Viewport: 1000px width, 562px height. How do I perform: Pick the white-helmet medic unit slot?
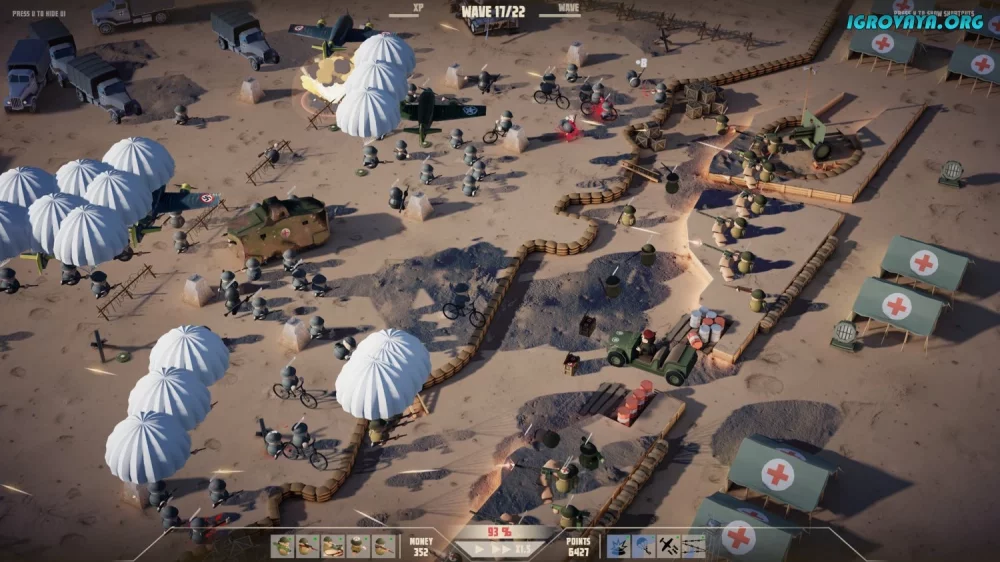tap(358, 547)
